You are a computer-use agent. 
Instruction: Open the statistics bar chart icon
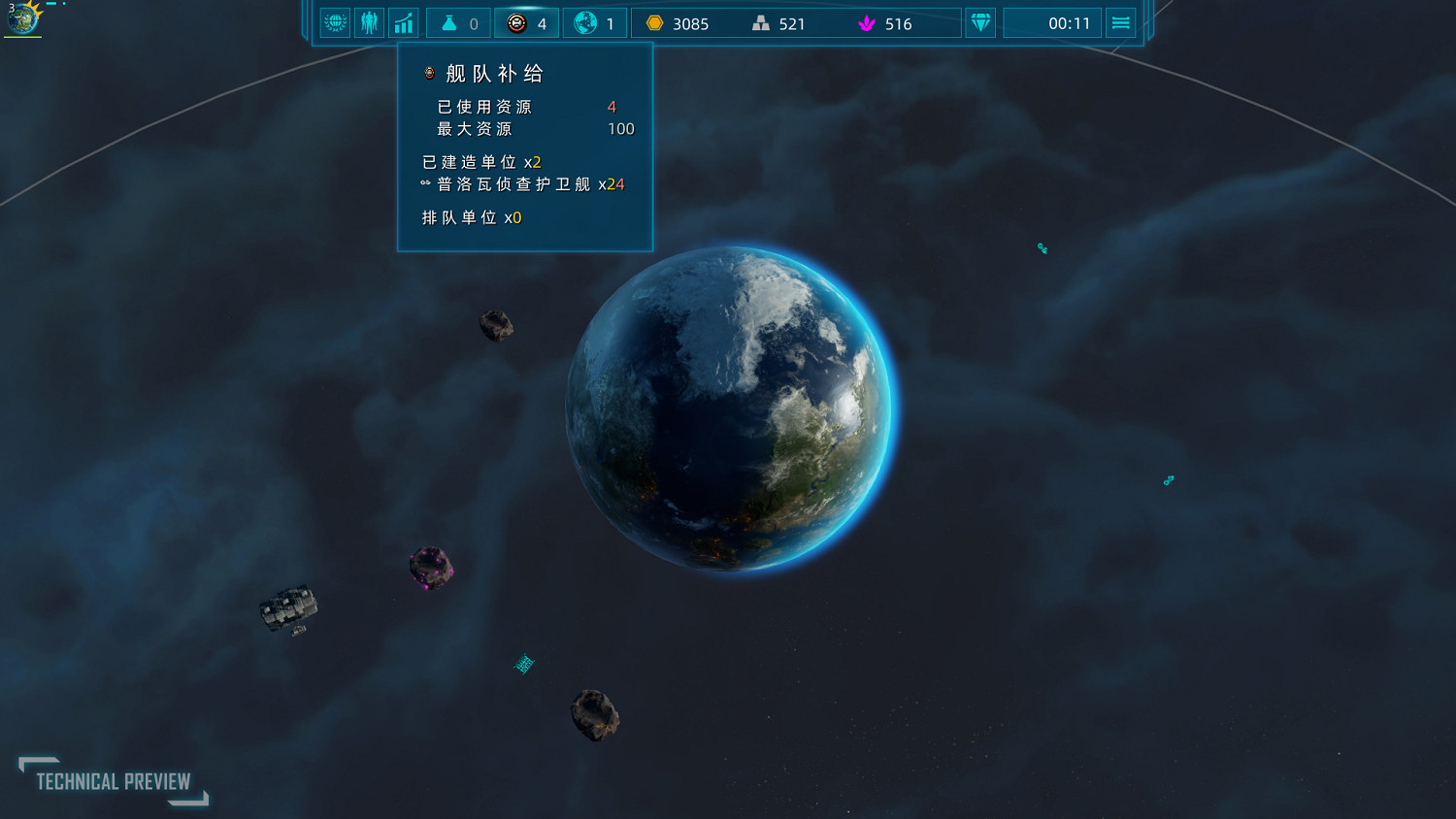coord(404,22)
